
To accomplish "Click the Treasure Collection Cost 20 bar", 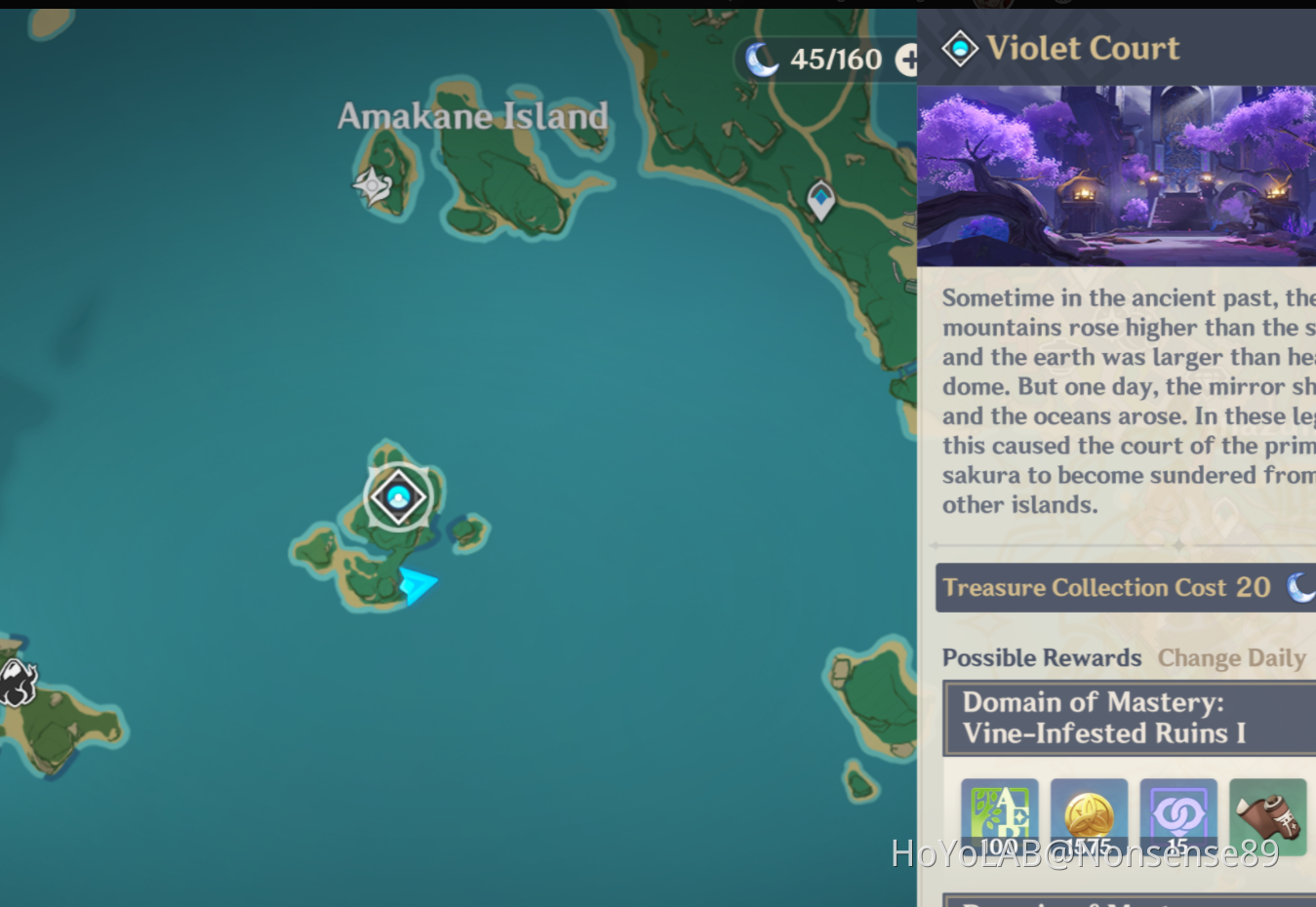I will point(1122,587).
